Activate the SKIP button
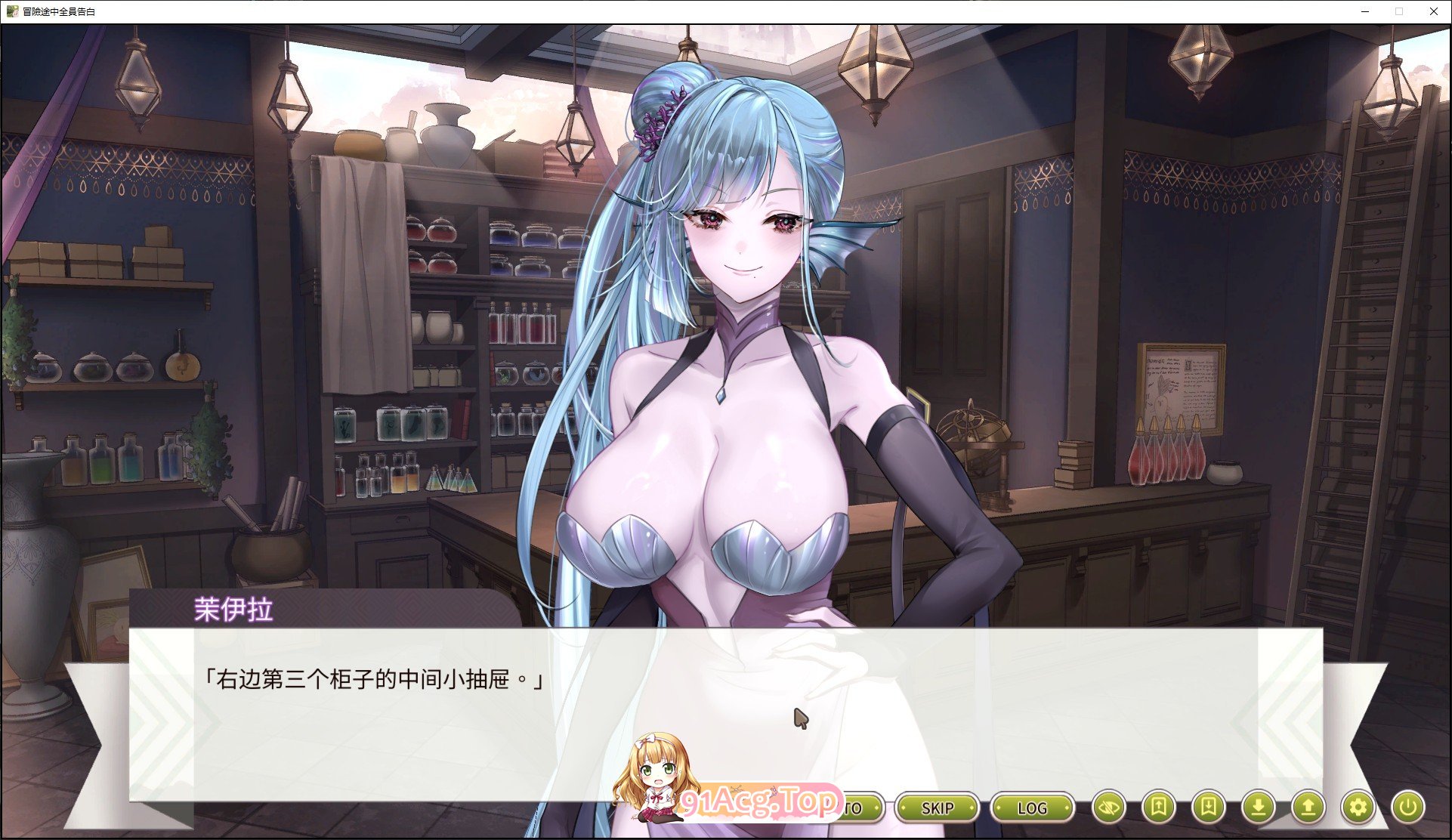 coord(937,808)
